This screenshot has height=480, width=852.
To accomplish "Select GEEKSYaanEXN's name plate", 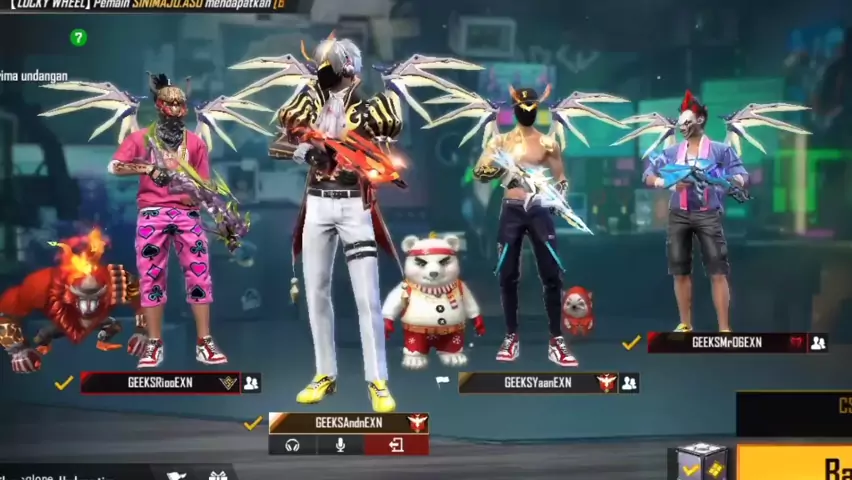I will 538,382.
